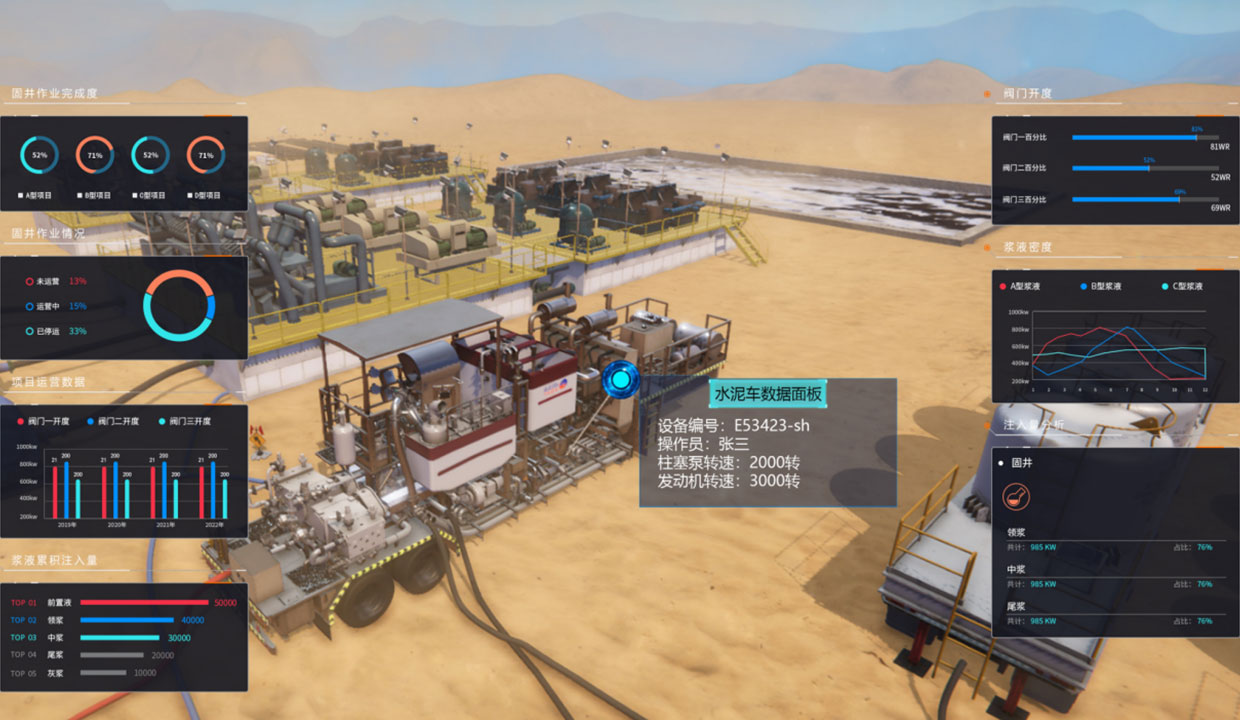Image resolution: width=1240 pixels, height=720 pixels.
Task: Click the orange 固井 bowl icon
Action: [1016, 496]
